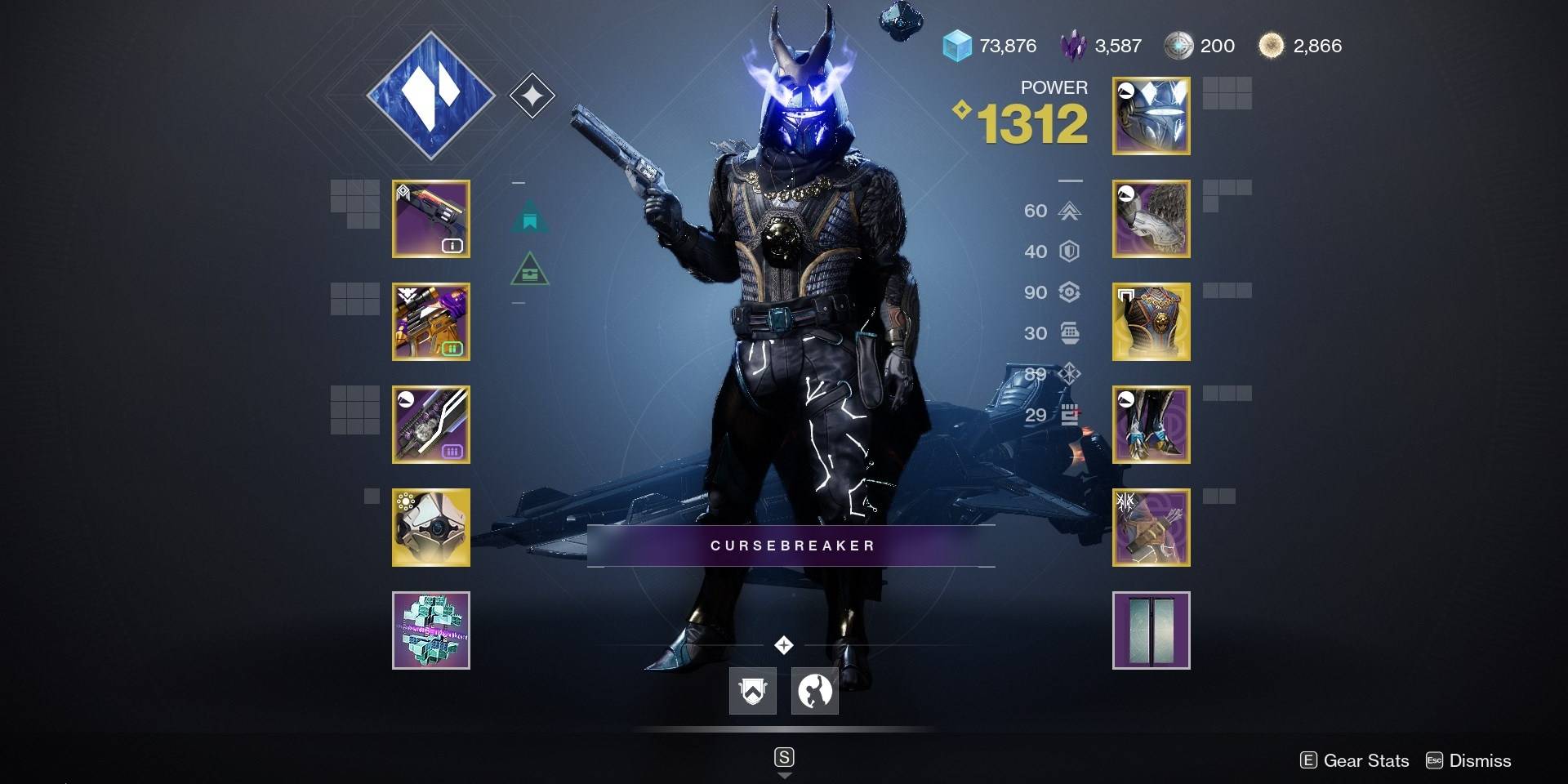Image resolution: width=1568 pixels, height=784 pixels.
Task: Click the Cursebreaker title banner
Action: (791, 546)
